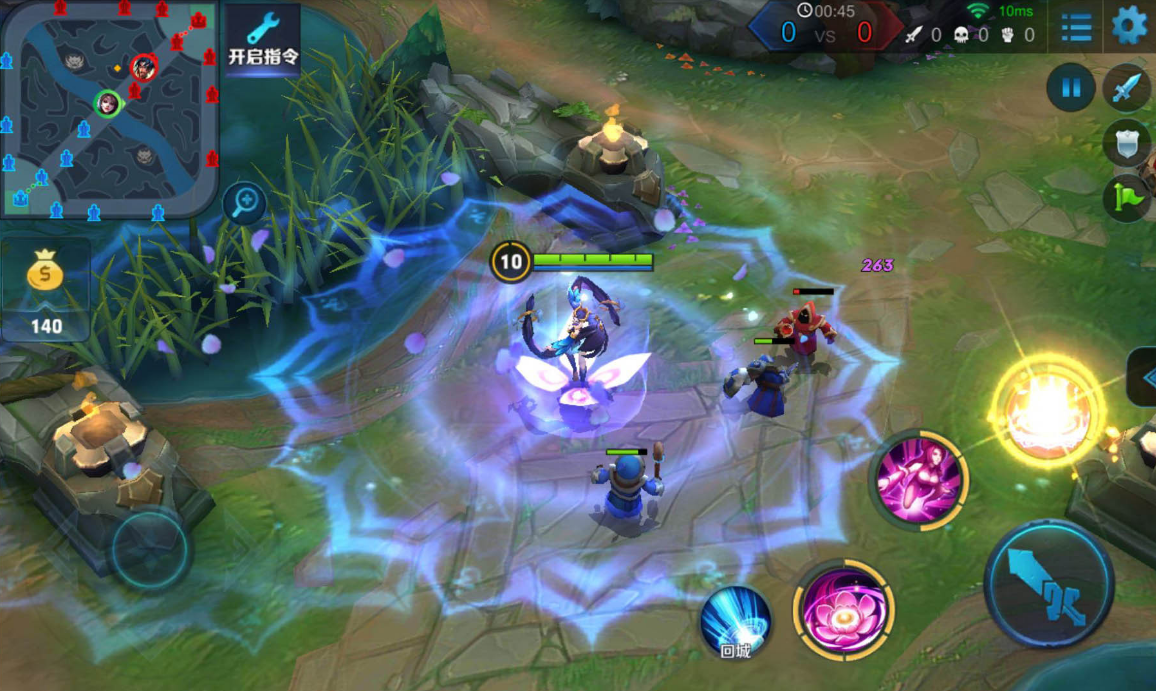Viewport: 1156px width, 691px height.
Task: Hit the basic attack sword button
Action: tap(1048, 583)
